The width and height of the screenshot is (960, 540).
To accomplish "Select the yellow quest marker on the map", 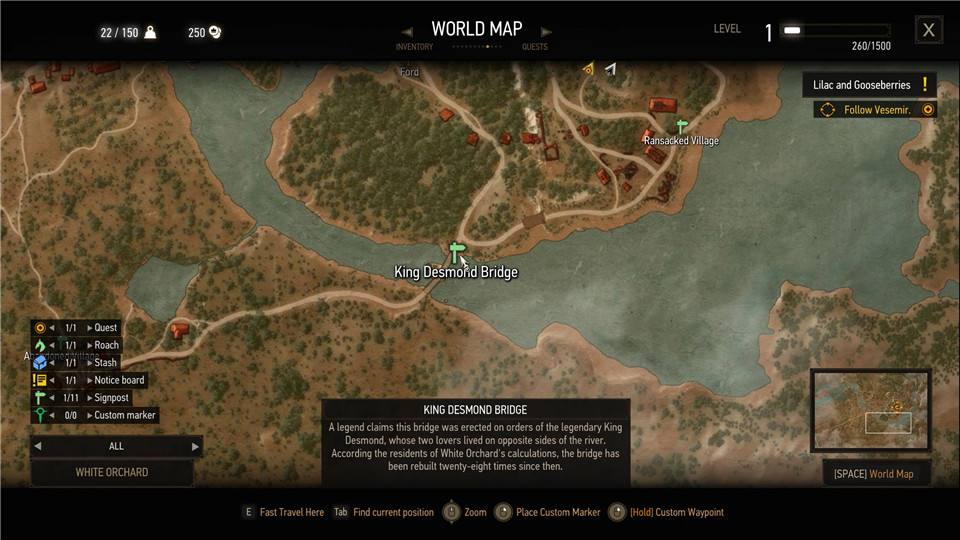I will click(x=589, y=69).
